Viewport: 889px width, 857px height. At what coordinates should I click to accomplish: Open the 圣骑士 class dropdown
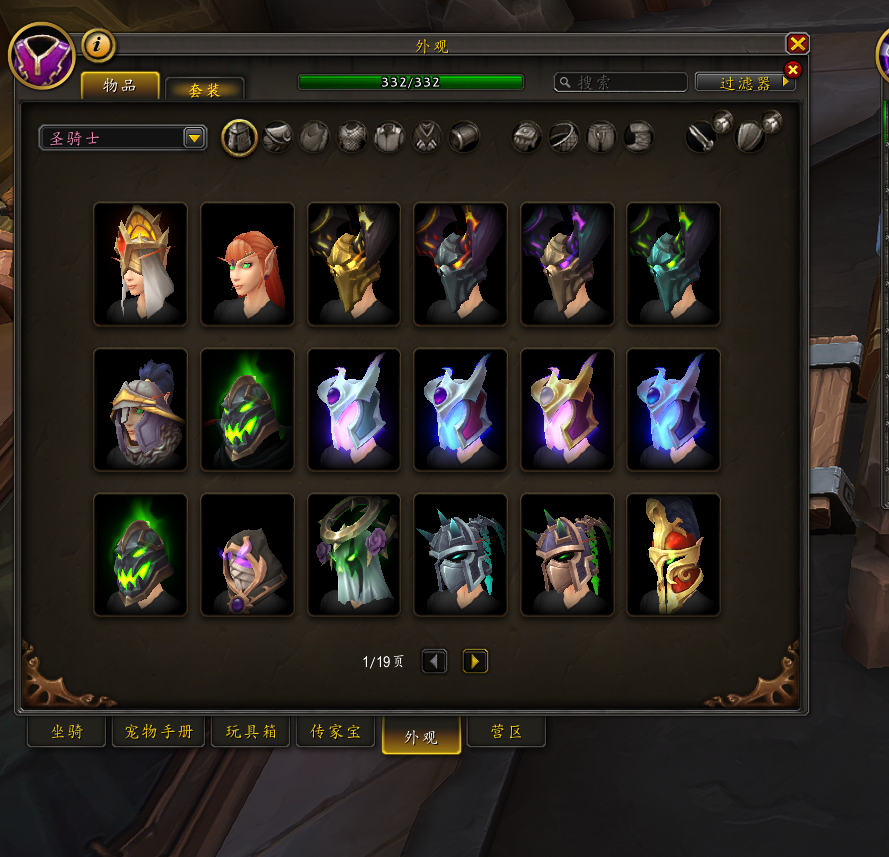click(x=122, y=138)
